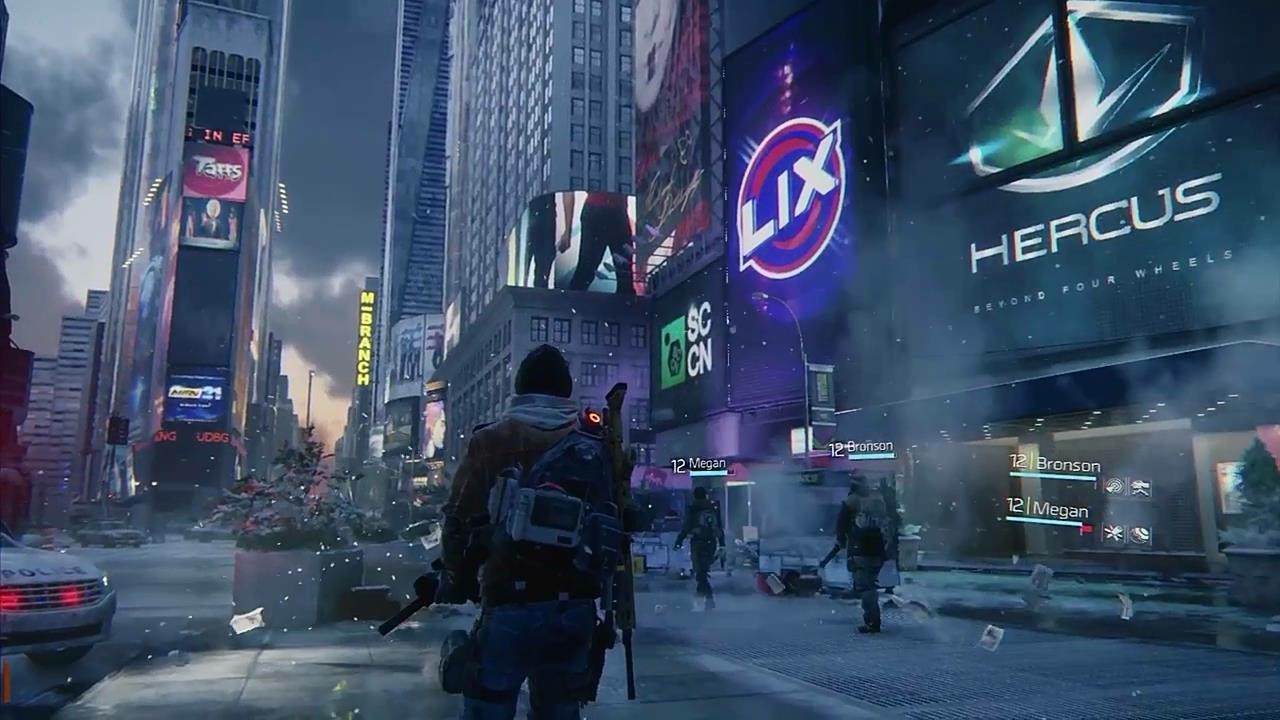1280x720 pixels.
Task: Click Bronson's health bar
Action: coord(1053,476)
